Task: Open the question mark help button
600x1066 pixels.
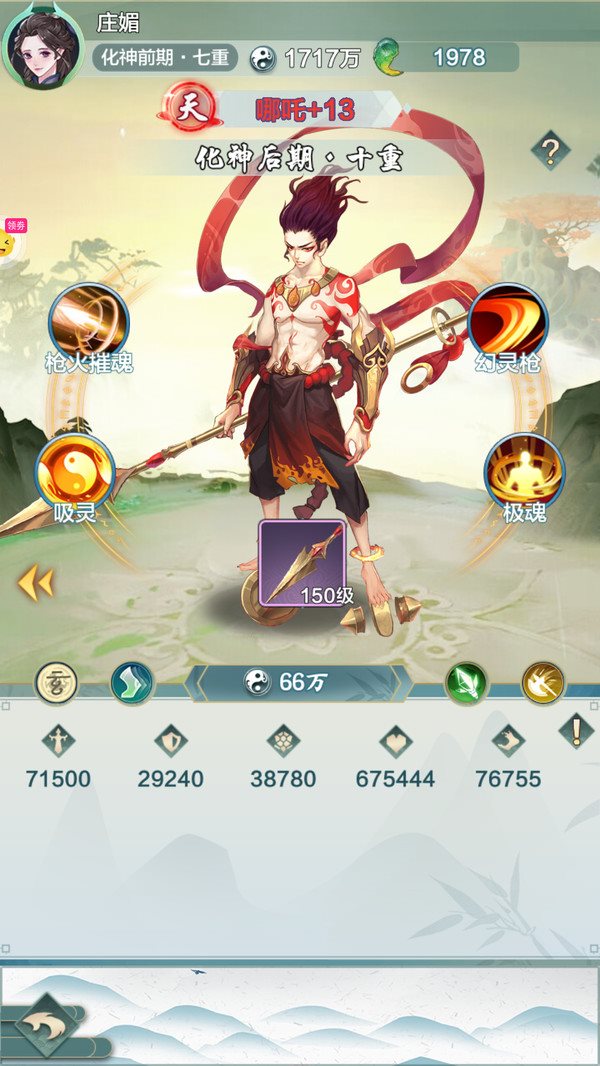Action: point(550,152)
